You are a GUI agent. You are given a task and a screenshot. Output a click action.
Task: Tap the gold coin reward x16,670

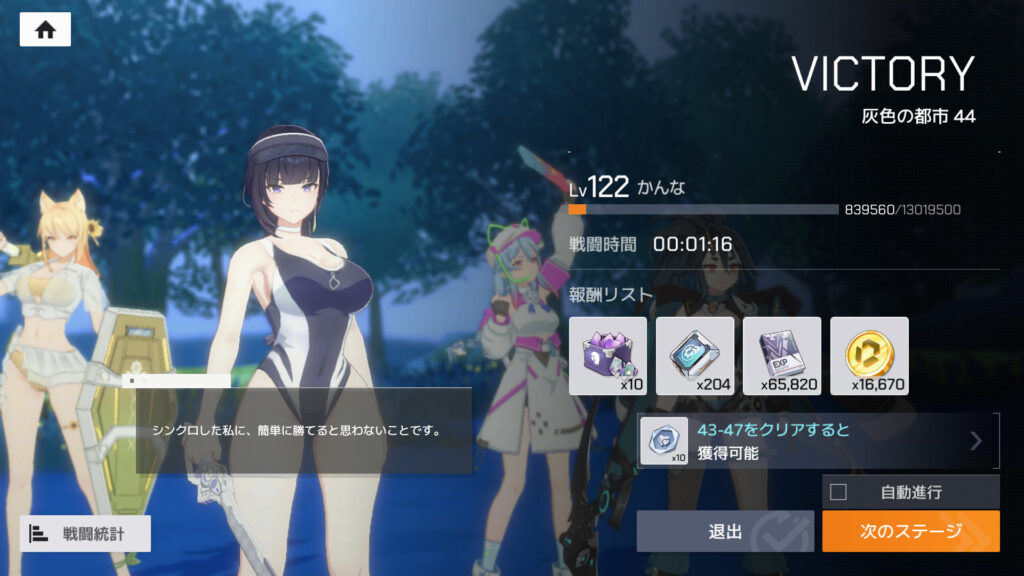[x=869, y=356]
